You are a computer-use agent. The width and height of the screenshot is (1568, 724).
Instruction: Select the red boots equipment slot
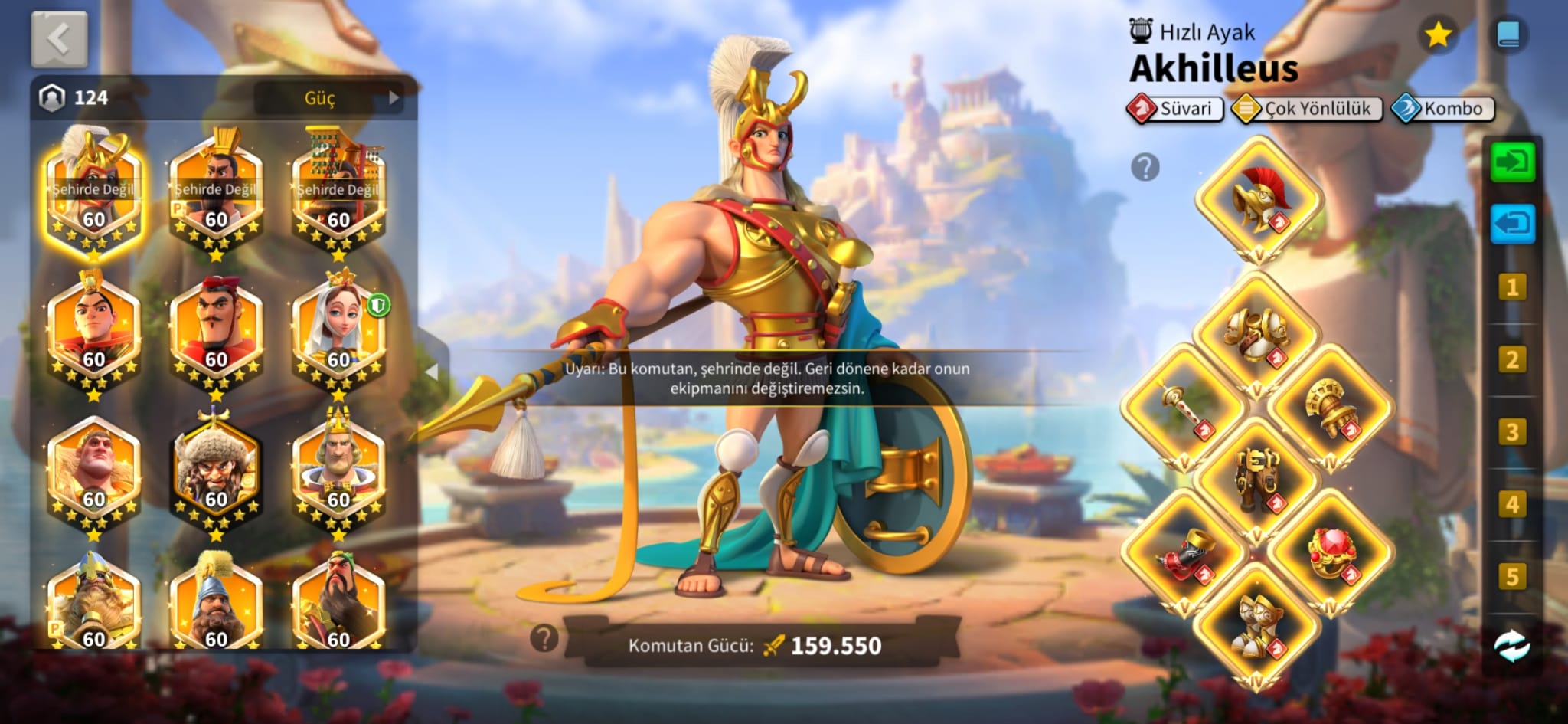(1184, 552)
